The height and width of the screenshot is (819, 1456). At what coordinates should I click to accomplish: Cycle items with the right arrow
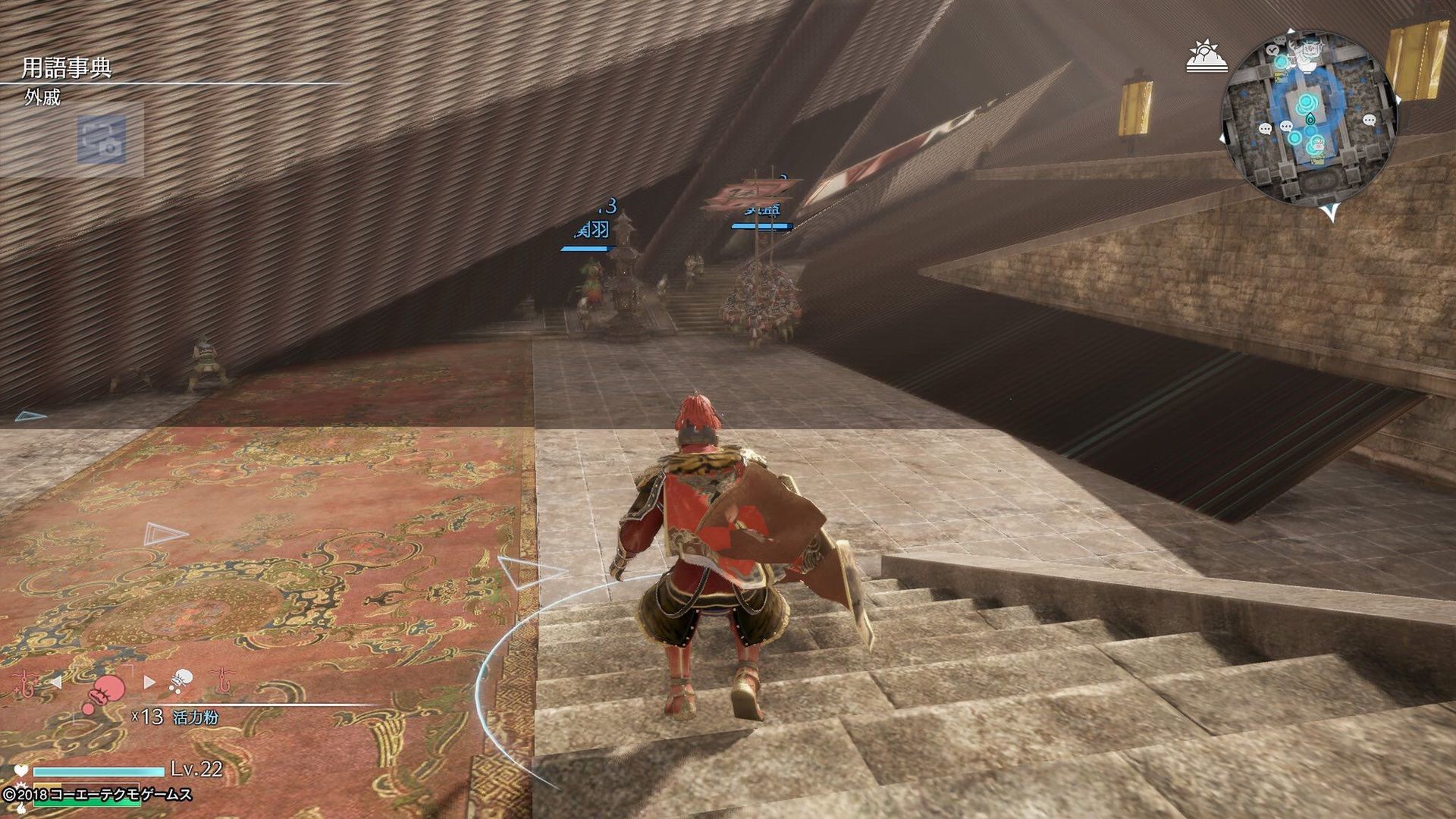pyautogui.click(x=149, y=682)
